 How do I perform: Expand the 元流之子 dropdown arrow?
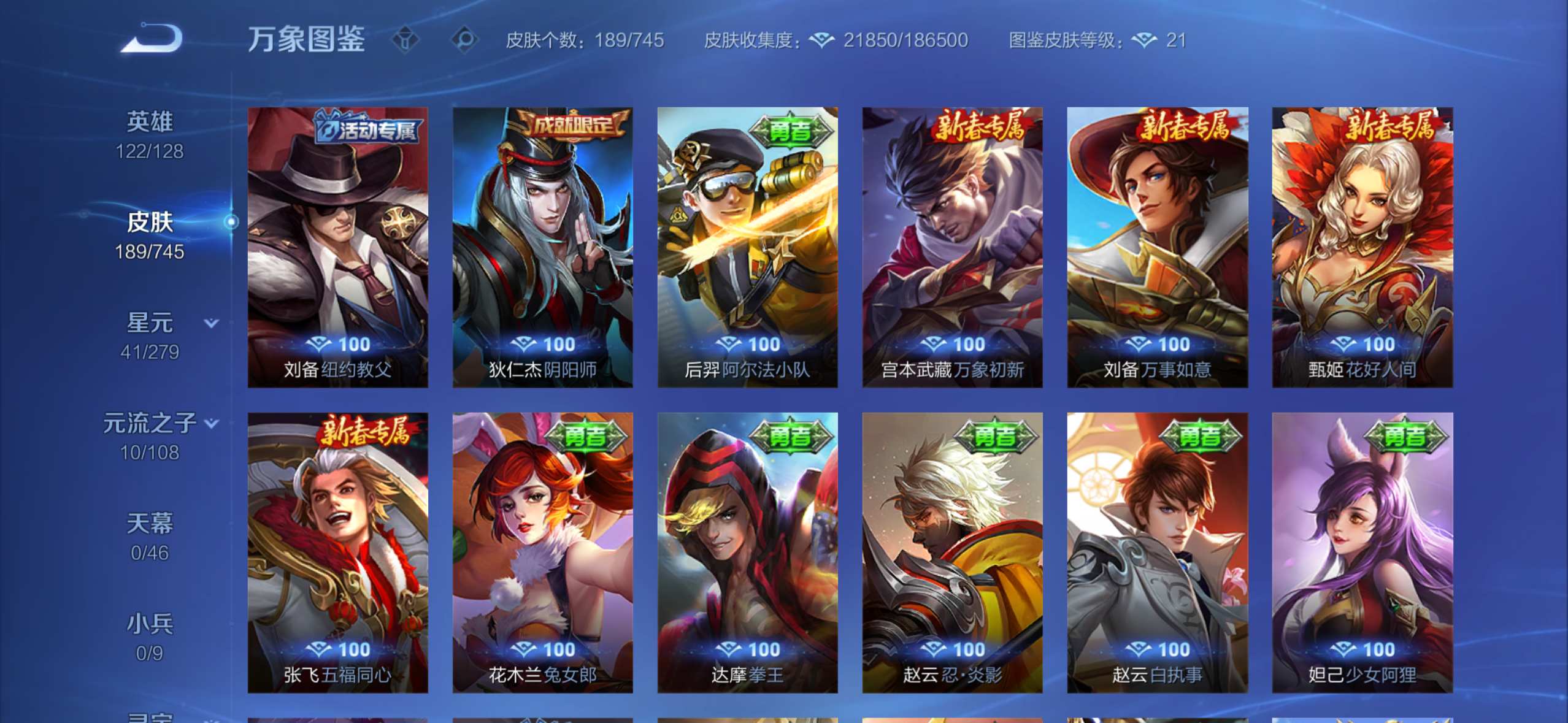pos(212,423)
